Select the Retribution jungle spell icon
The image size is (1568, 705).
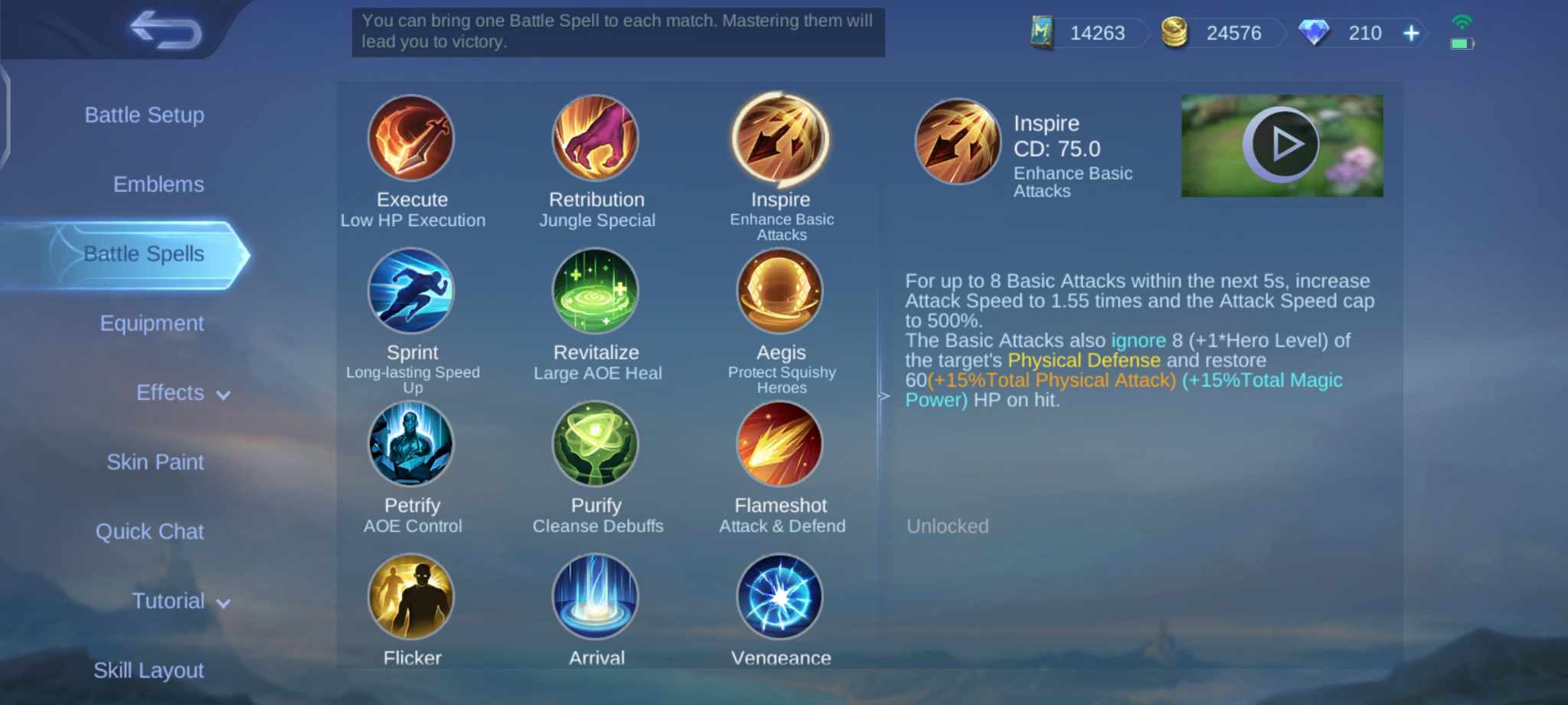click(x=596, y=139)
